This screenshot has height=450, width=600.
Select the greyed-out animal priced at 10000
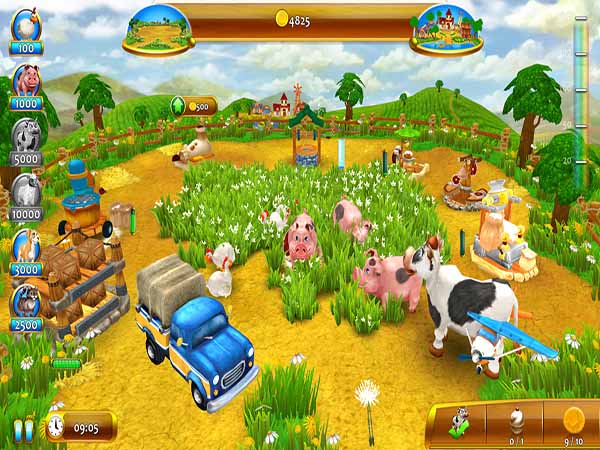(x=26, y=193)
